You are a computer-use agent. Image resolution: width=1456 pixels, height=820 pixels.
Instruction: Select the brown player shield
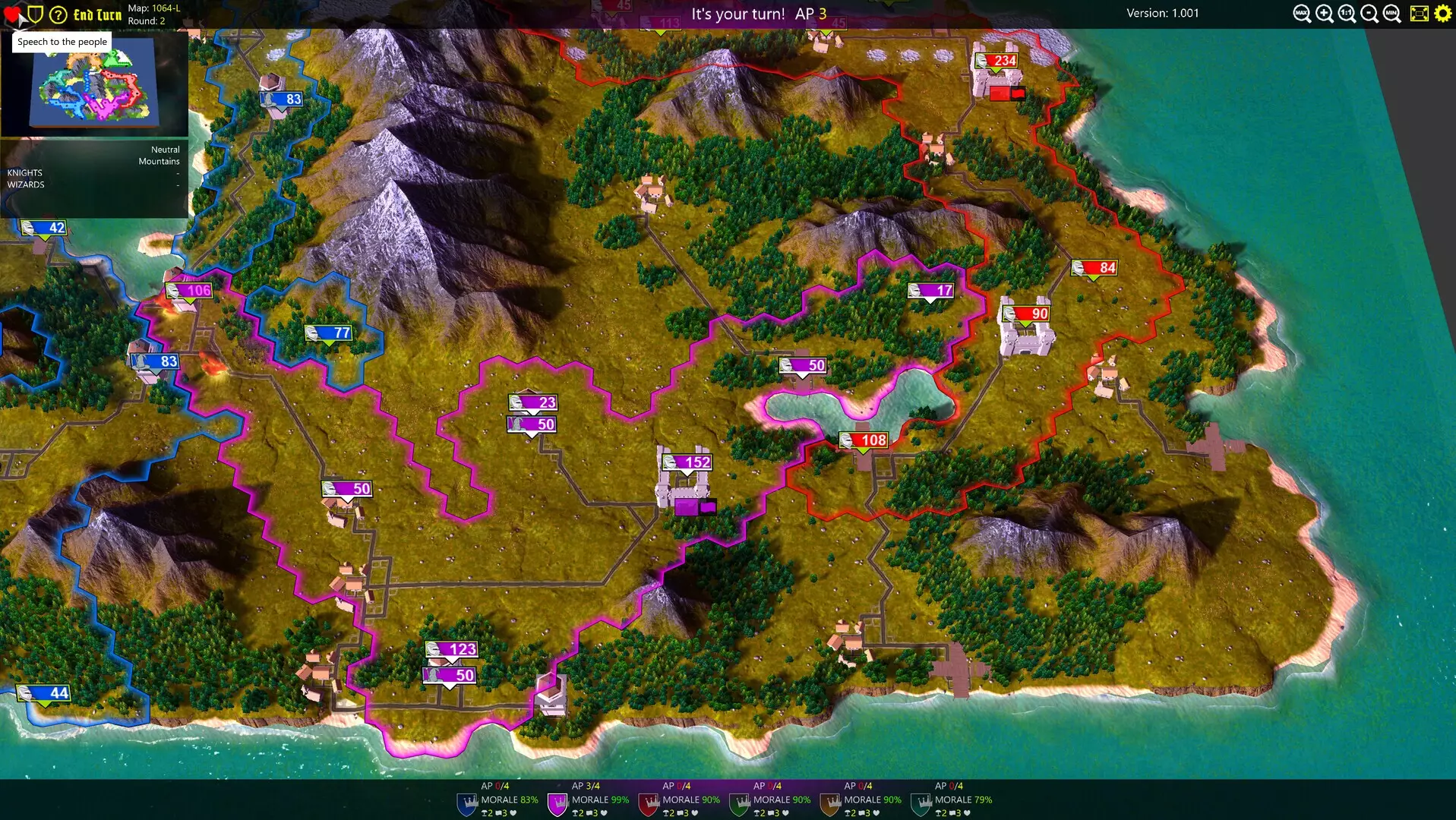830,803
